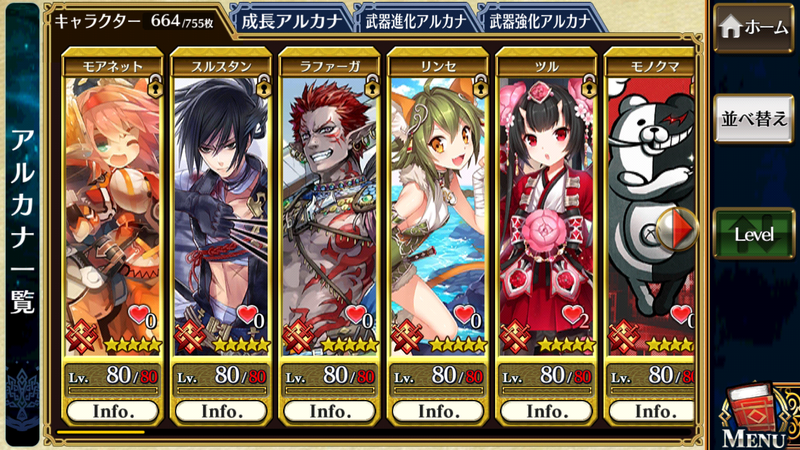Switch to the 成長アルカナ tab
Screen dimensions: 800x450
(291, 19)
